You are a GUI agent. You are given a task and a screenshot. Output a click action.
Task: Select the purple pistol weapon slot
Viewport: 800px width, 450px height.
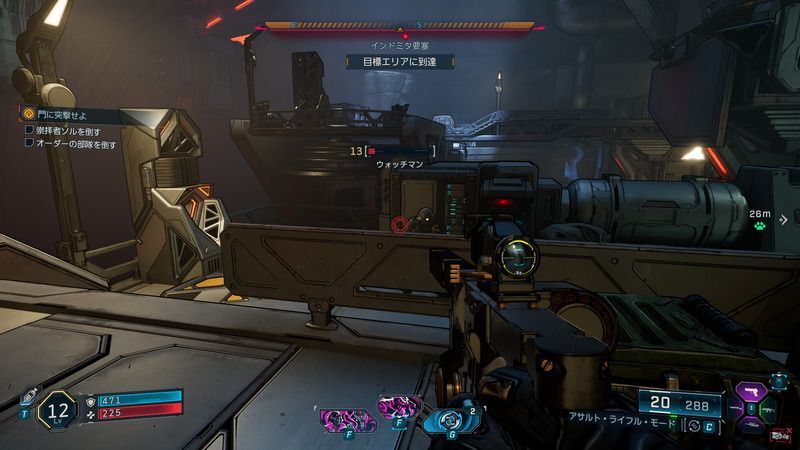(750, 389)
